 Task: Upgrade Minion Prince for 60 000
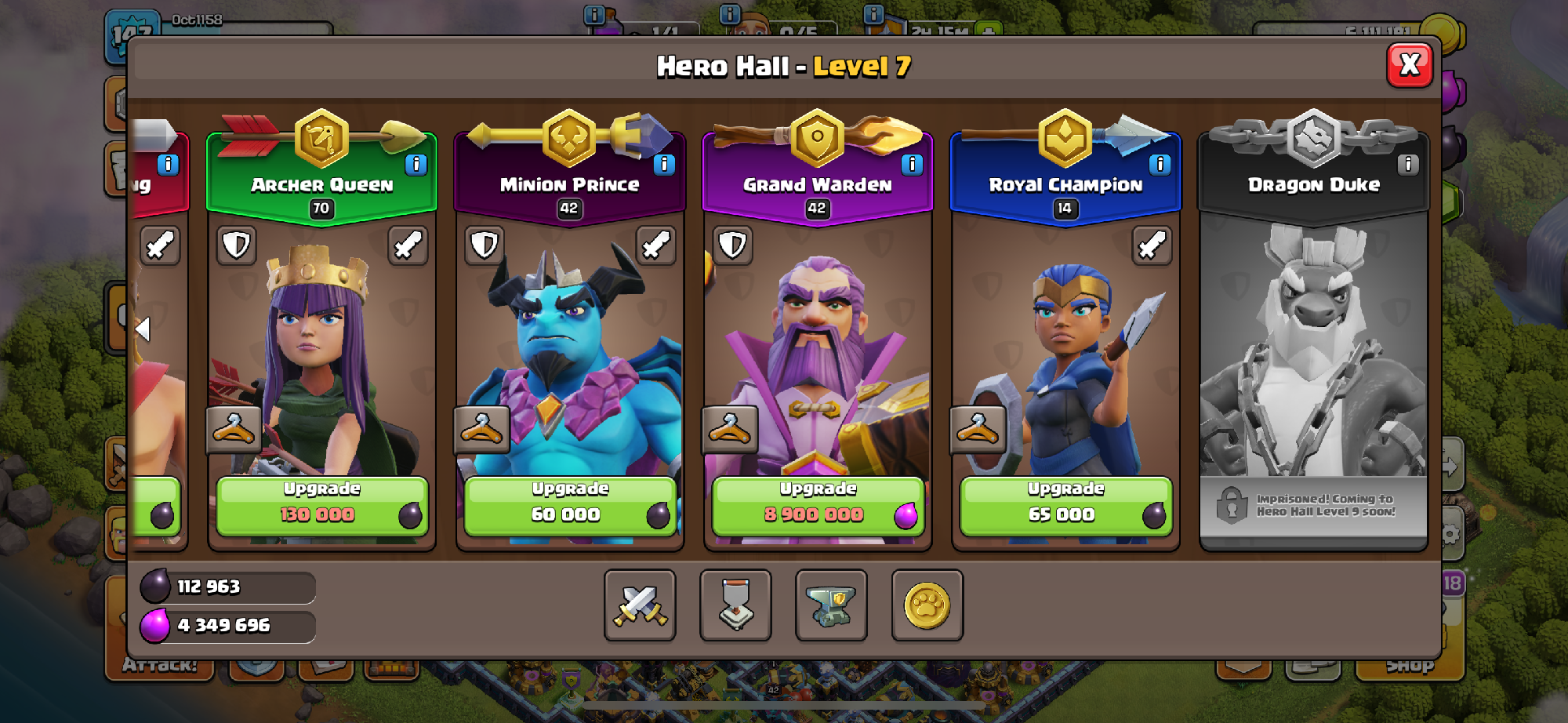[x=569, y=506]
